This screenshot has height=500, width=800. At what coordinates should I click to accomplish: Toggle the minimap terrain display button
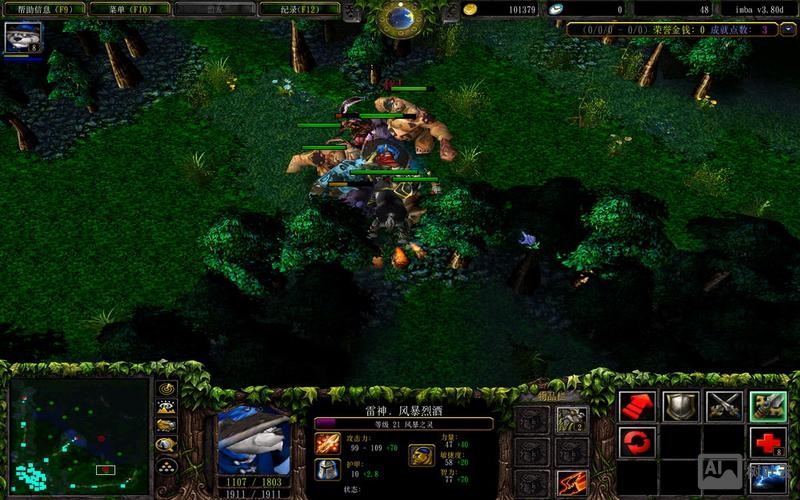[167, 407]
